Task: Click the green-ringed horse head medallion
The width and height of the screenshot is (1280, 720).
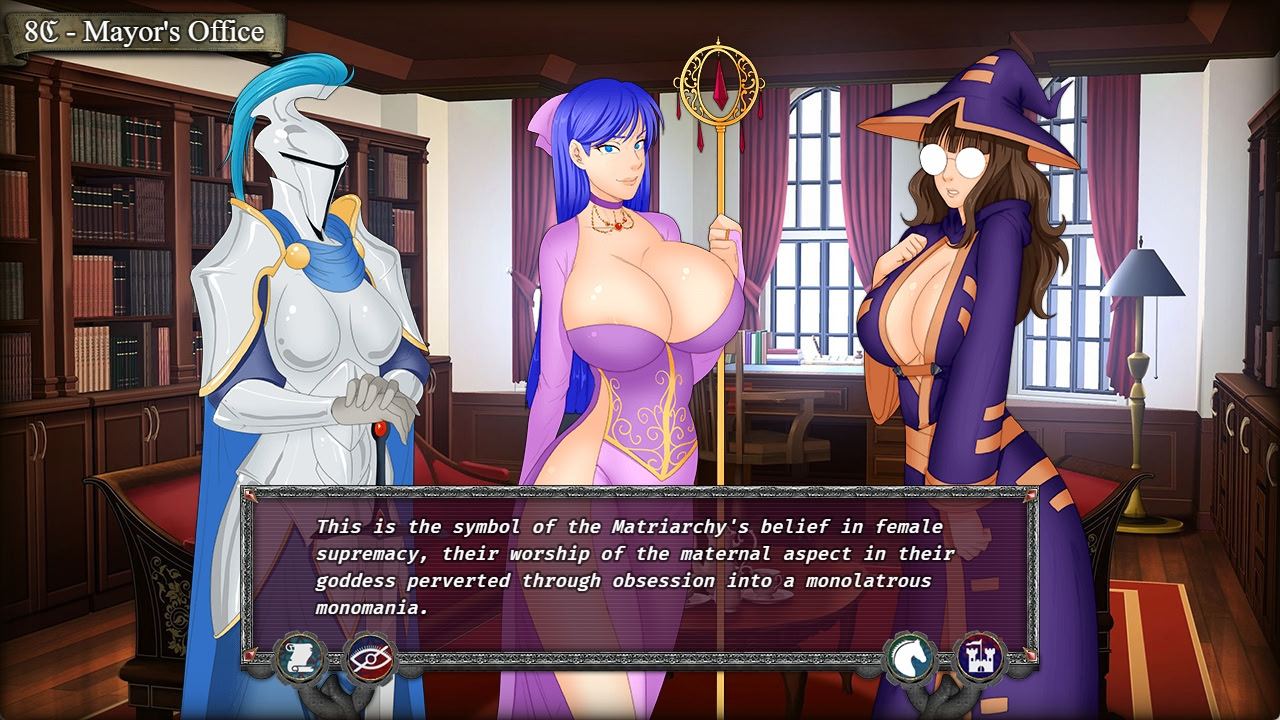Action: [x=910, y=657]
